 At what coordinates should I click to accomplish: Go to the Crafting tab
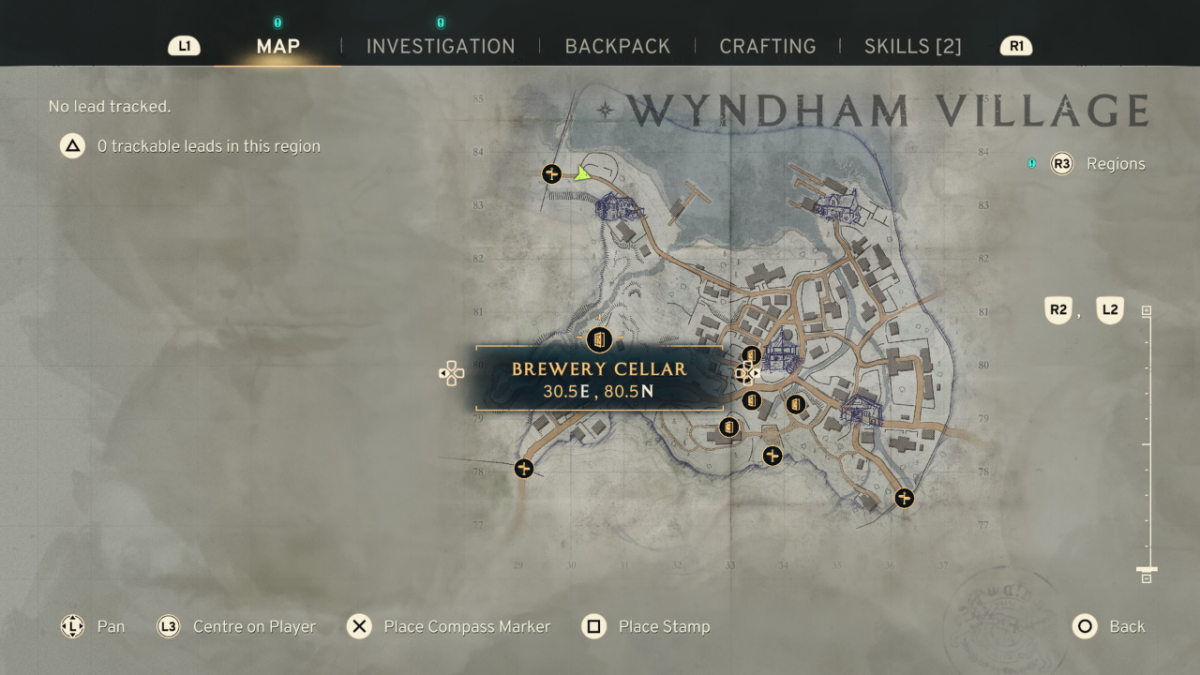pos(767,46)
